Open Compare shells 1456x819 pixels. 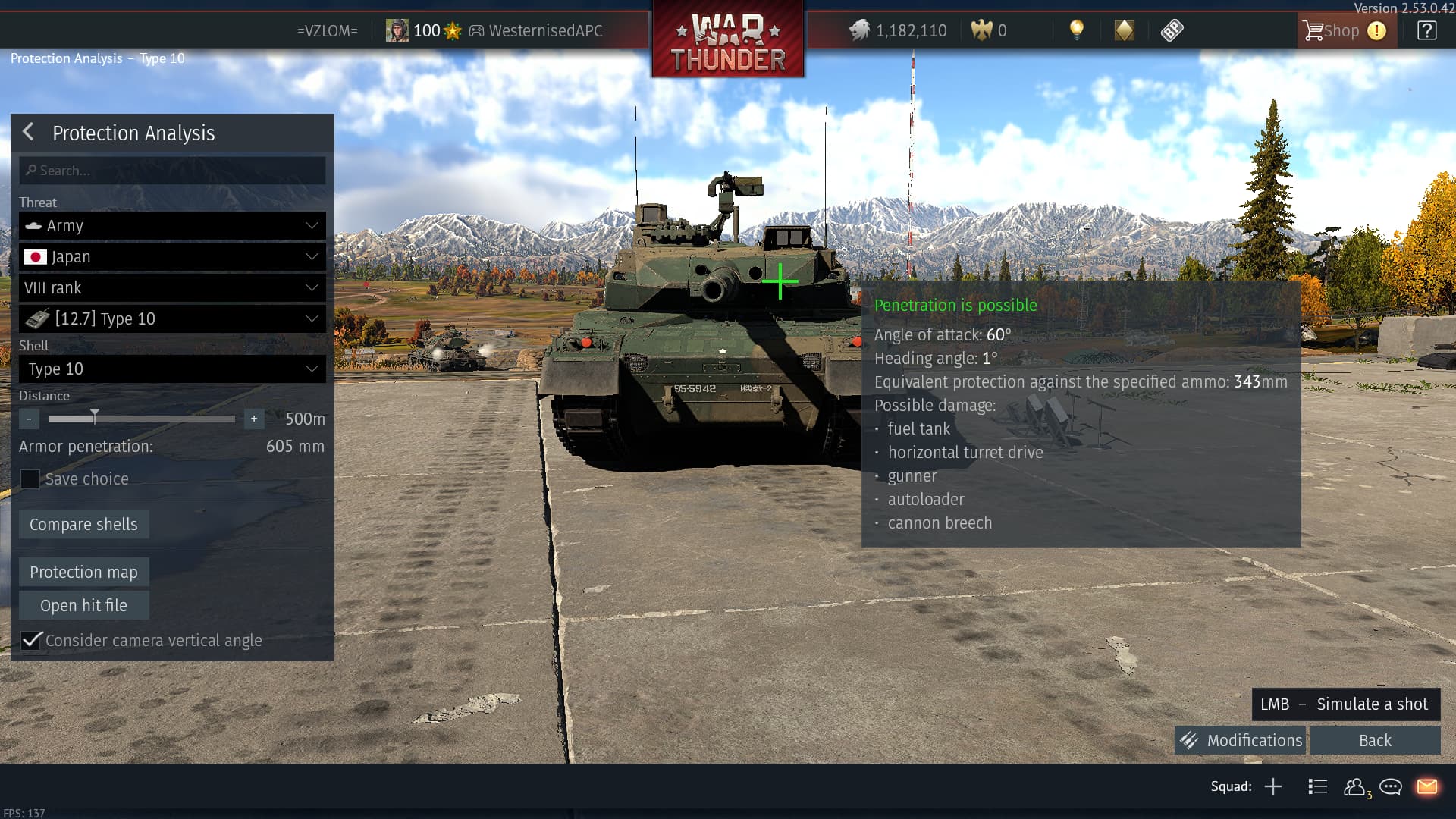click(x=83, y=525)
